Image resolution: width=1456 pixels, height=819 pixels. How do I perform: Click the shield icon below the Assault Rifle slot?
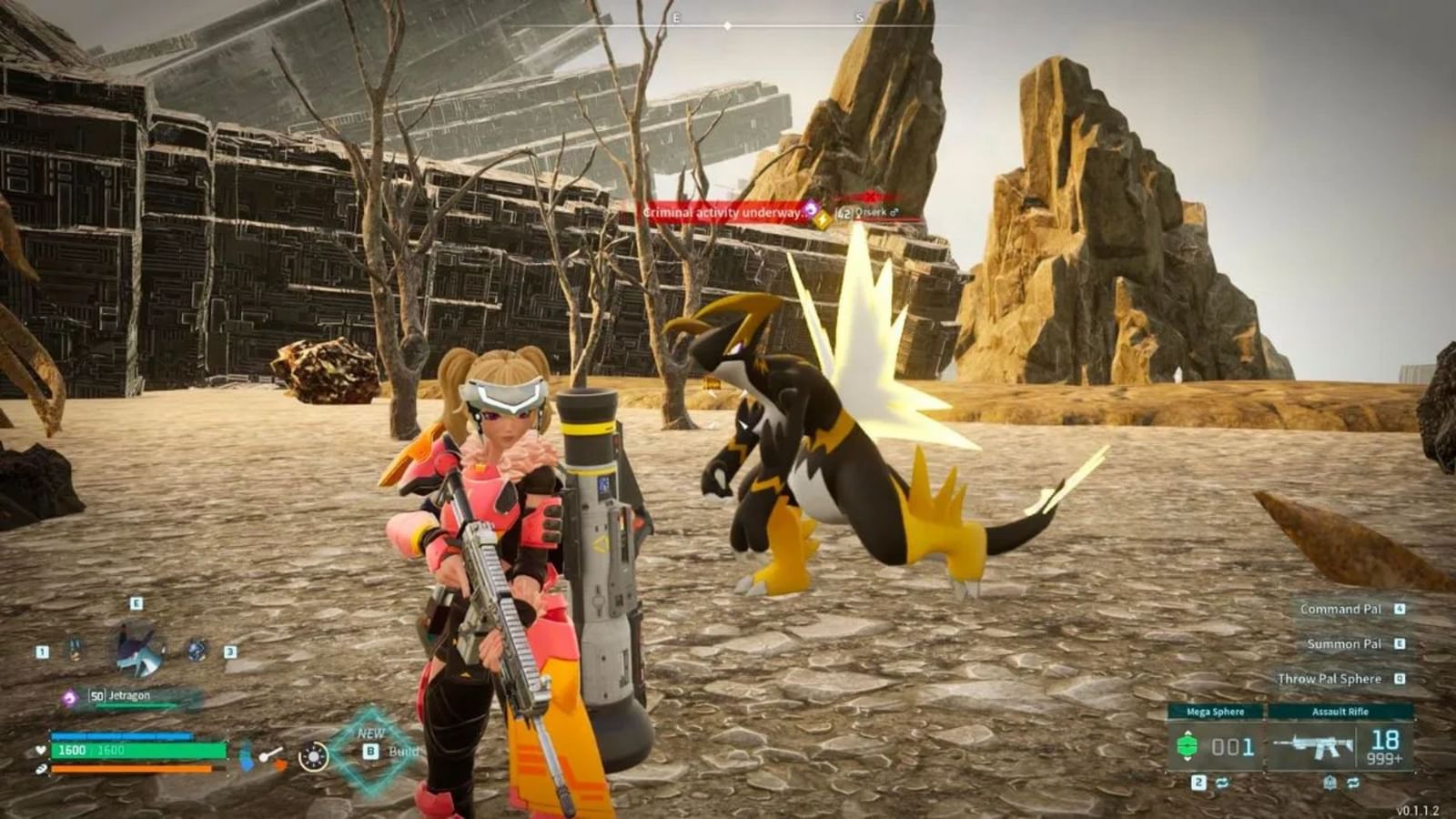coord(1330,781)
